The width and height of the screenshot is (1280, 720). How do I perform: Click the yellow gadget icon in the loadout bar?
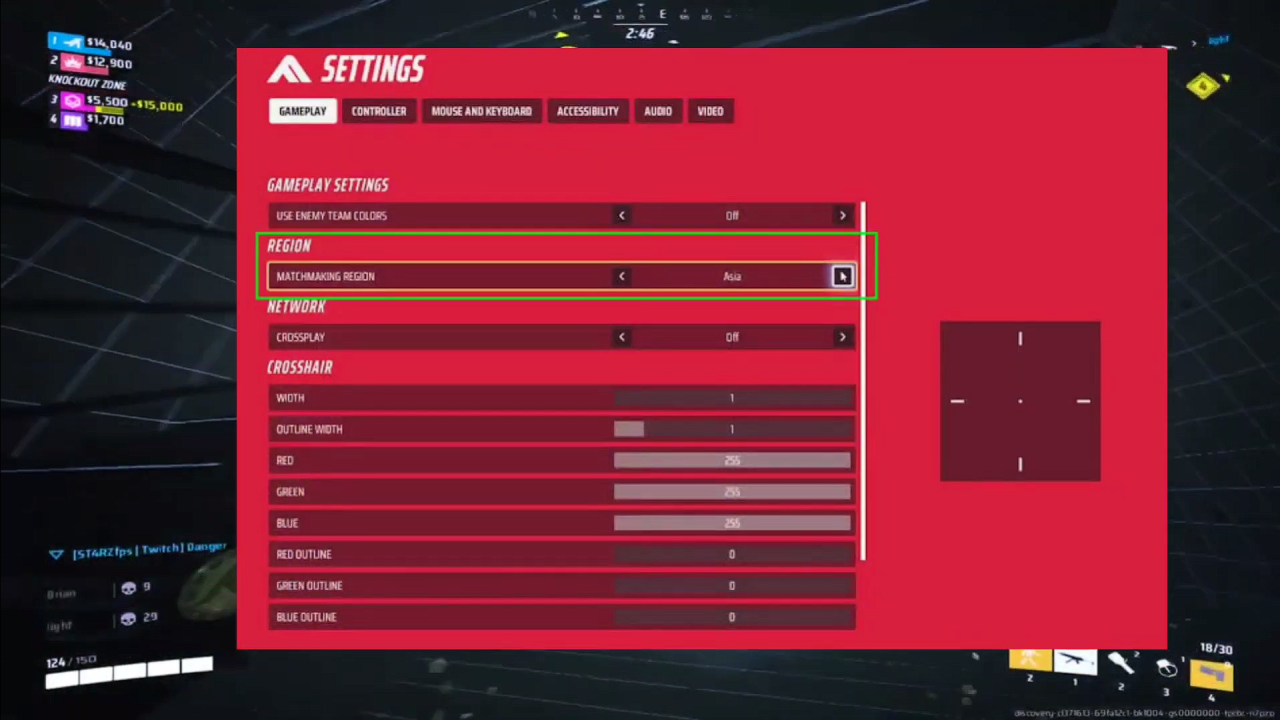(1029, 662)
